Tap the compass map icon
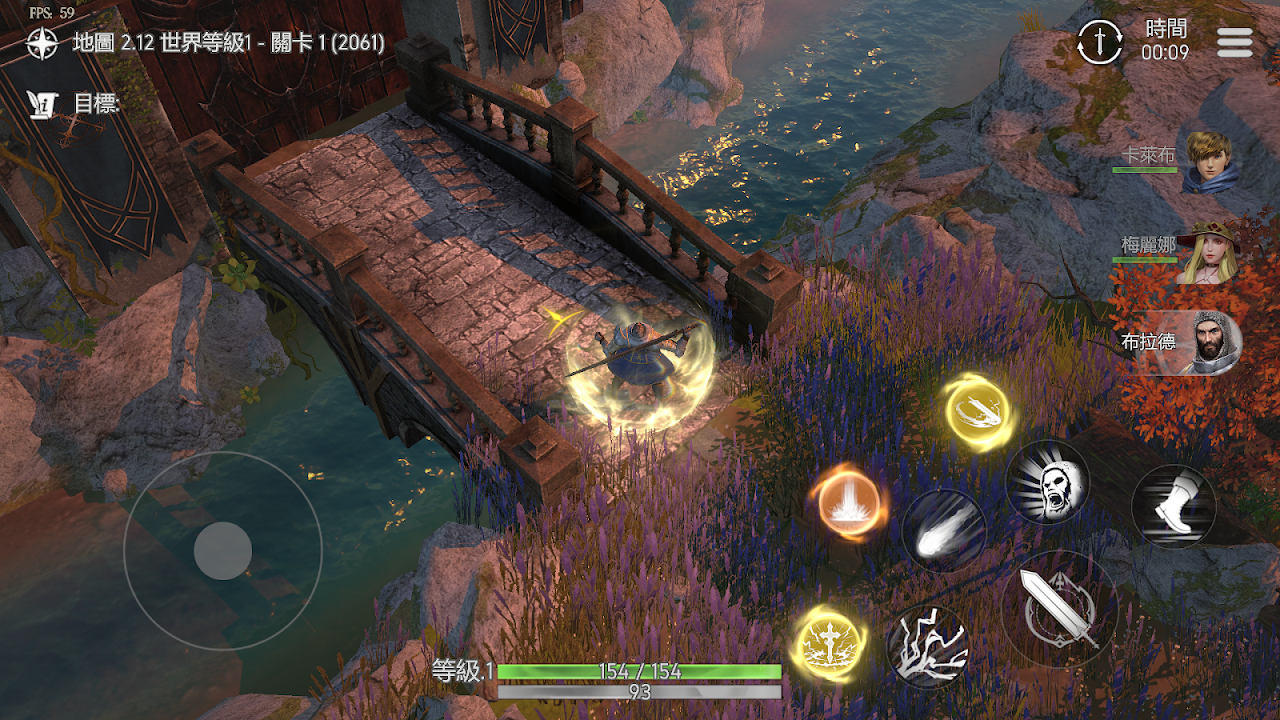 42,43
